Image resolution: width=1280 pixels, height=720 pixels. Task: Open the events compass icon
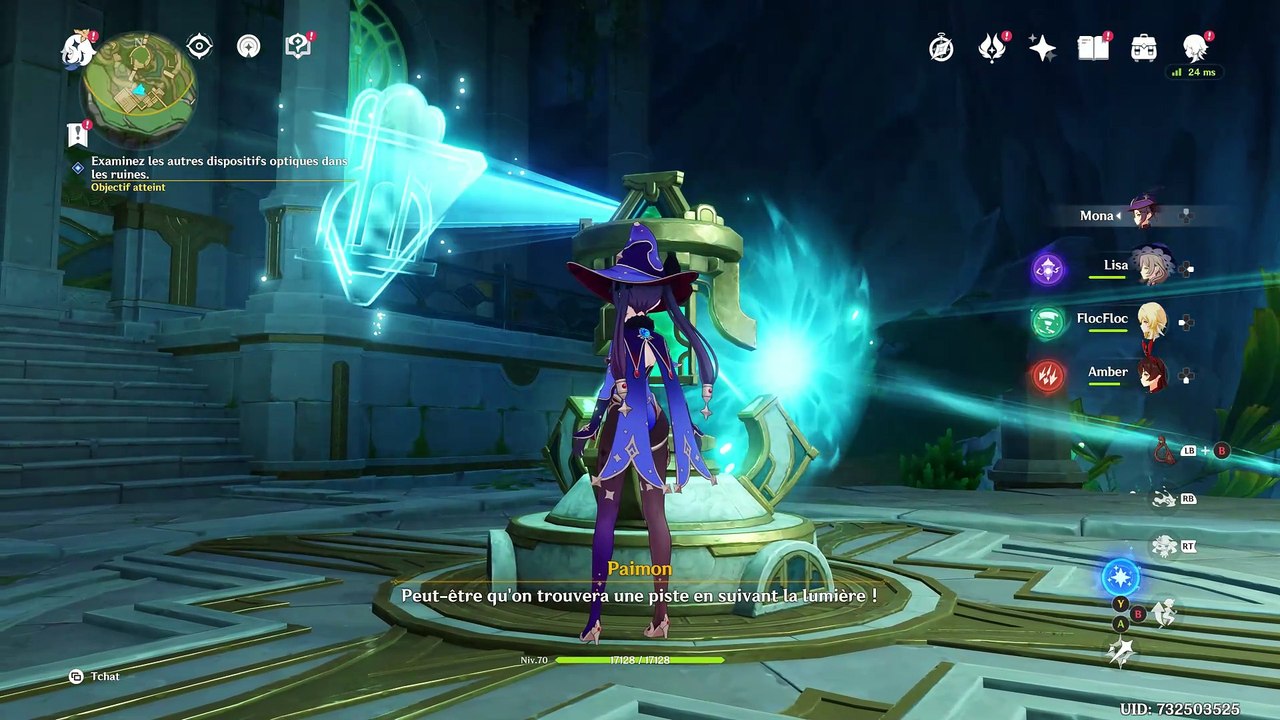[941, 48]
